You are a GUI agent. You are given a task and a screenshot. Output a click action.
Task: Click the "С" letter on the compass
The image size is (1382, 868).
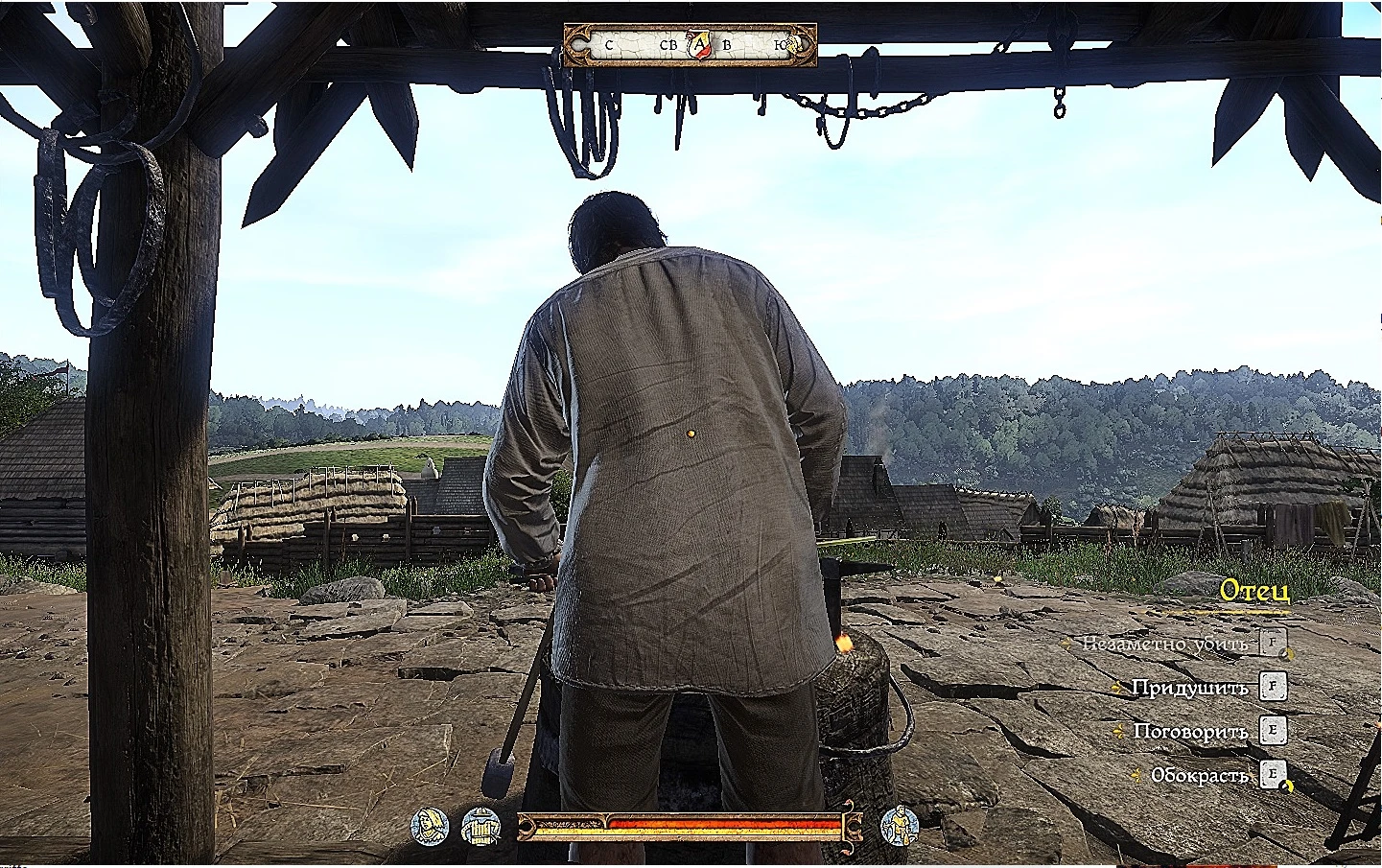coord(609,45)
